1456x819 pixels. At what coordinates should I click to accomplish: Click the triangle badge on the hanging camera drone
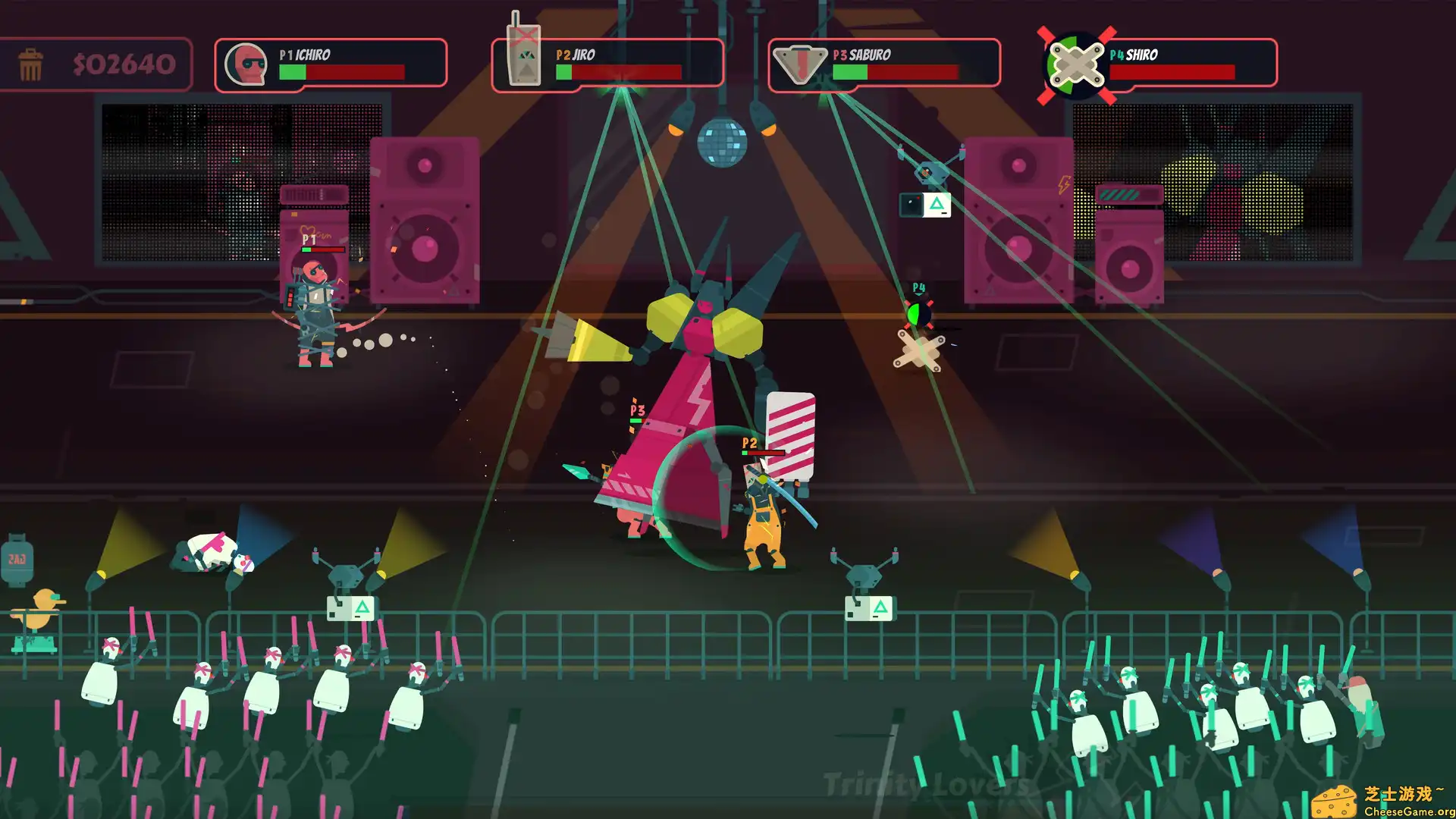point(937,203)
